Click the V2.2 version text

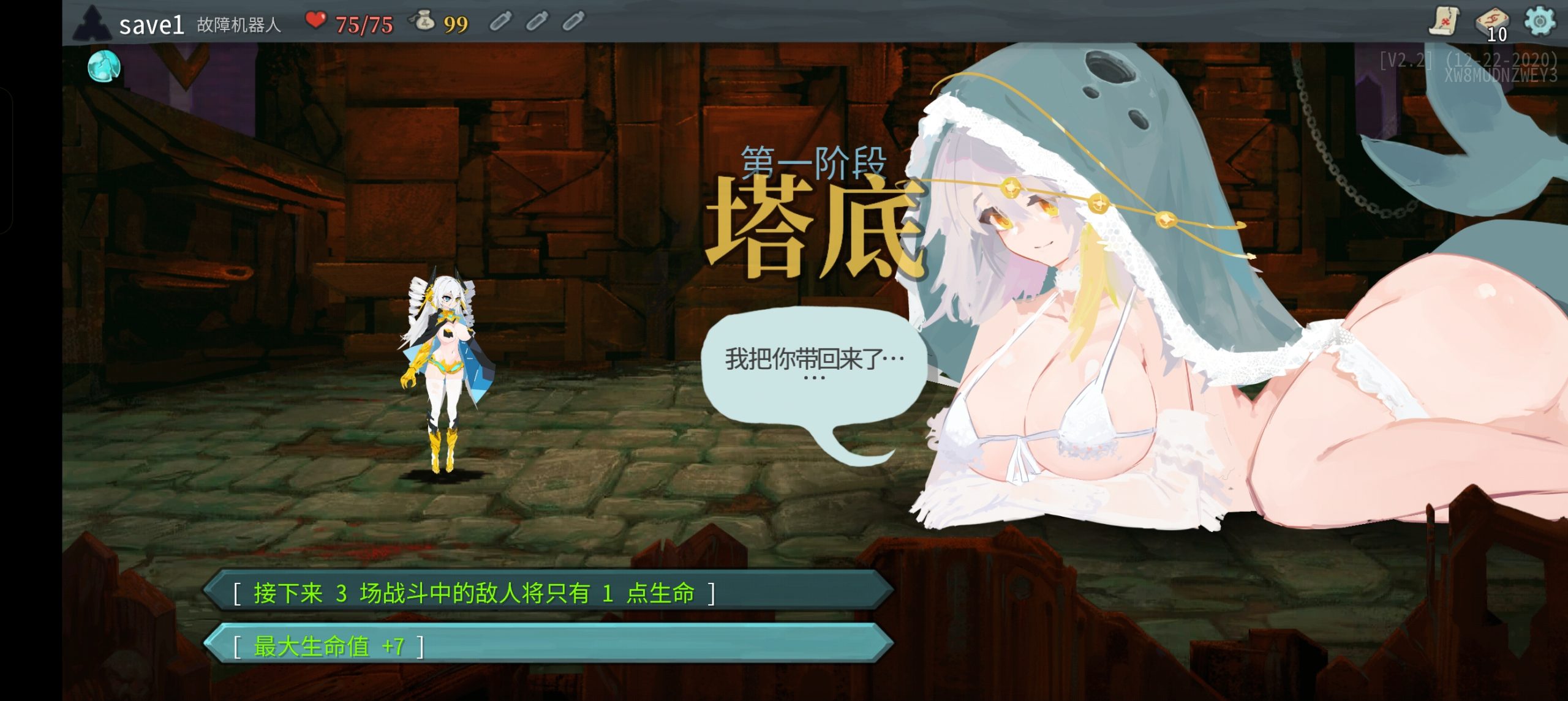click(x=1404, y=60)
